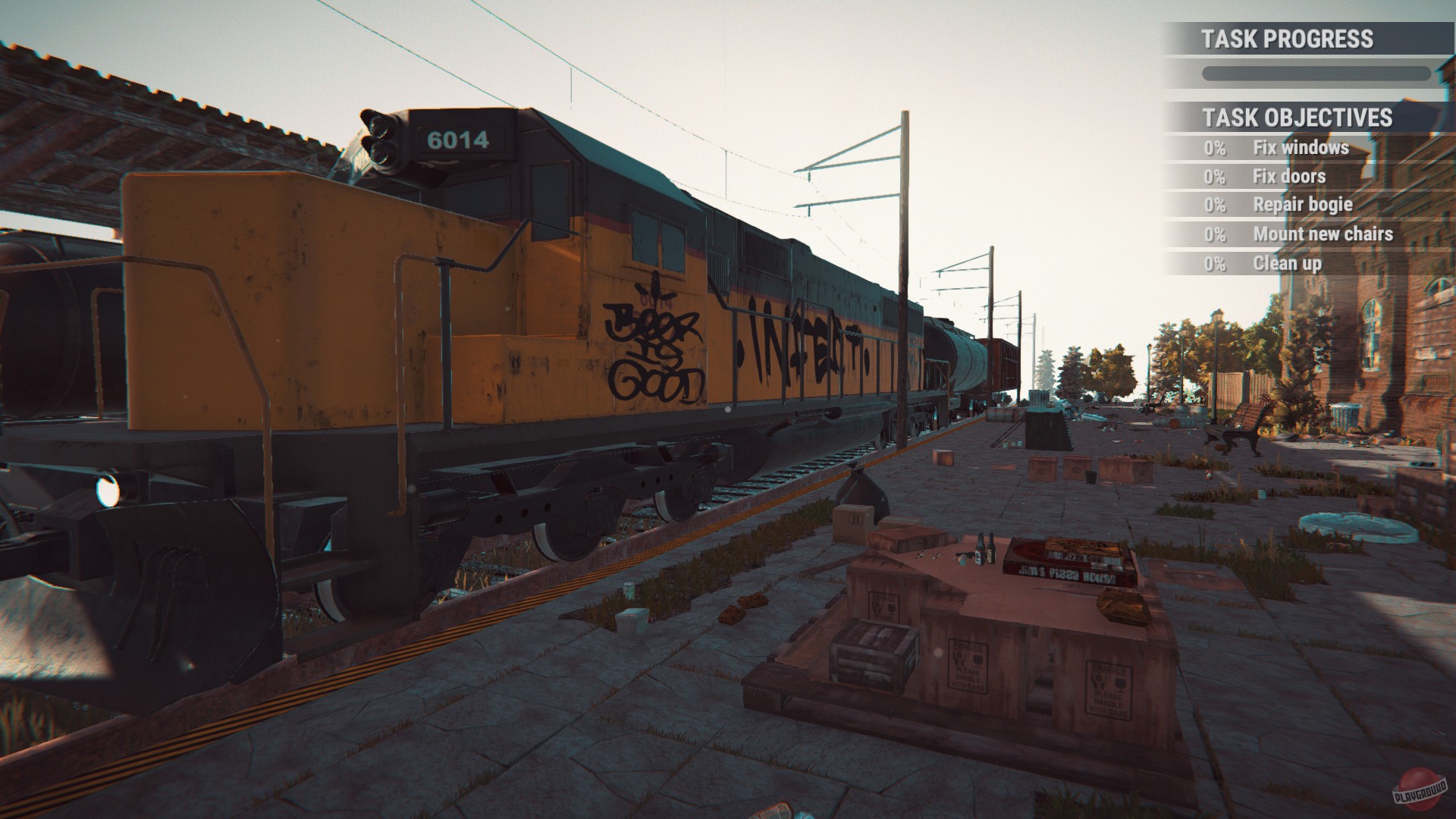Click the TASK OBJECTIVES header
The width and height of the screenshot is (1456, 819).
(1298, 118)
